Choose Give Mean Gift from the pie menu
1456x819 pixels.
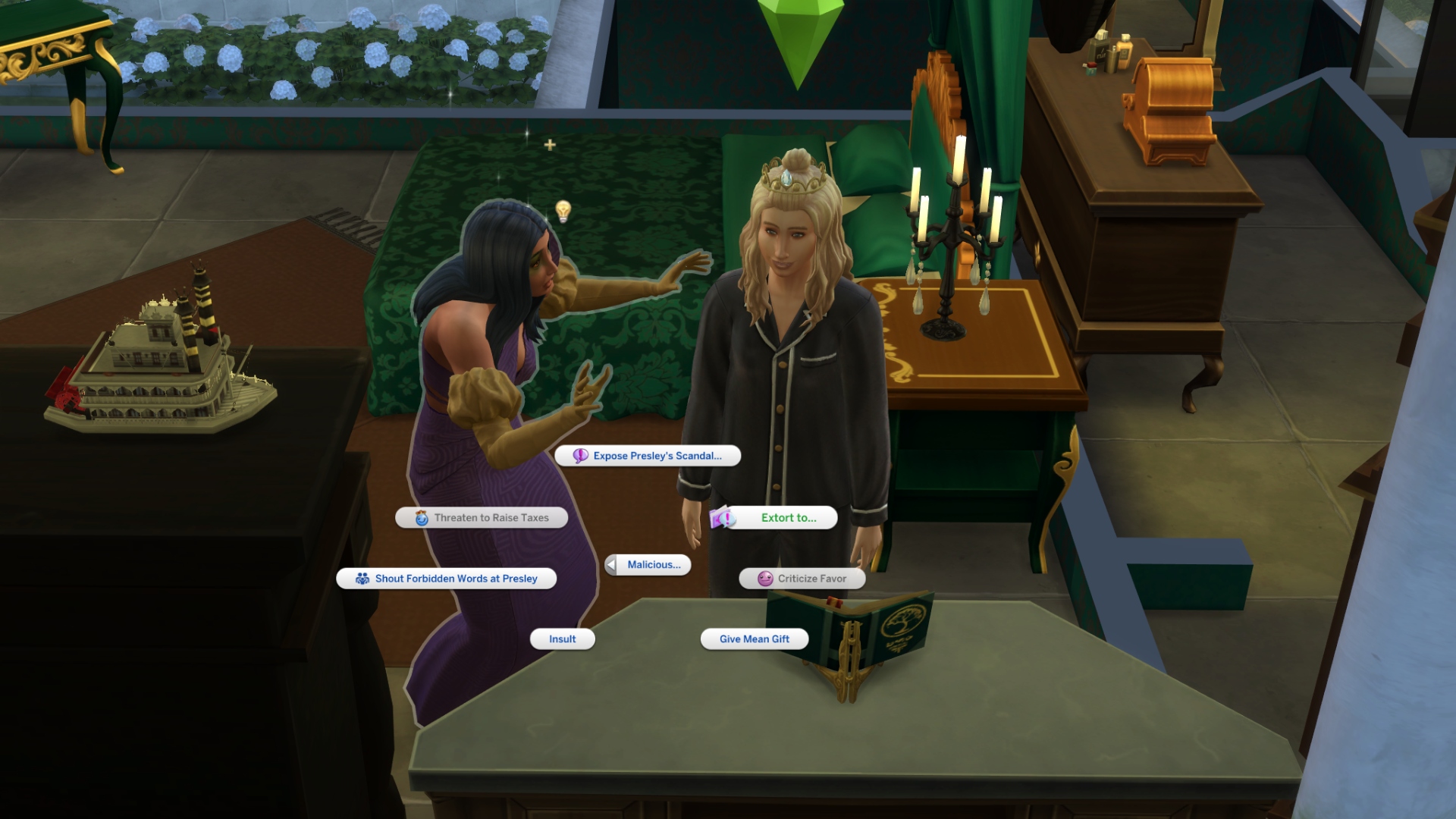[755, 639]
